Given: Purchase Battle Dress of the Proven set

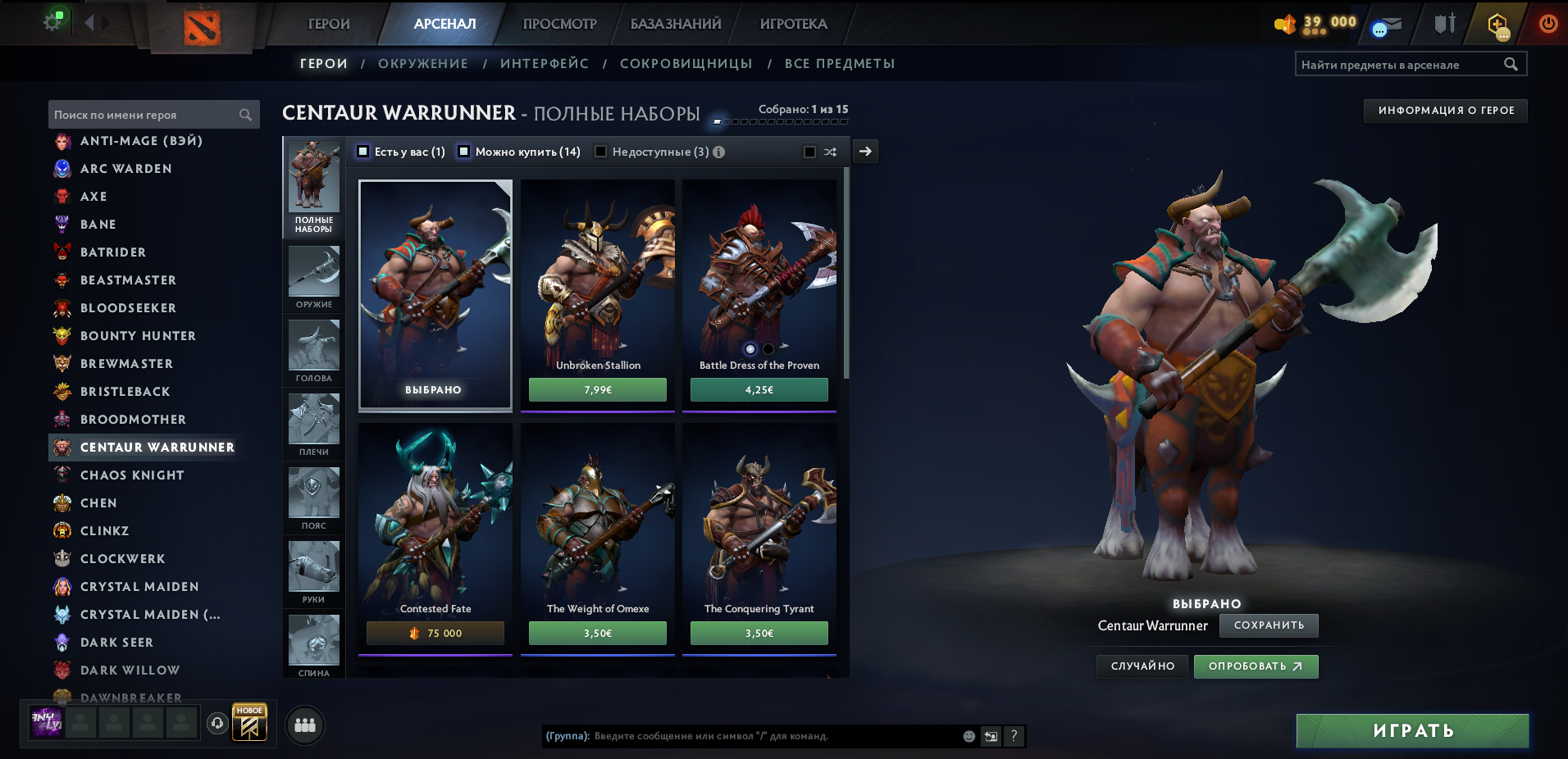Looking at the screenshot, I should [x=759, y=389].
